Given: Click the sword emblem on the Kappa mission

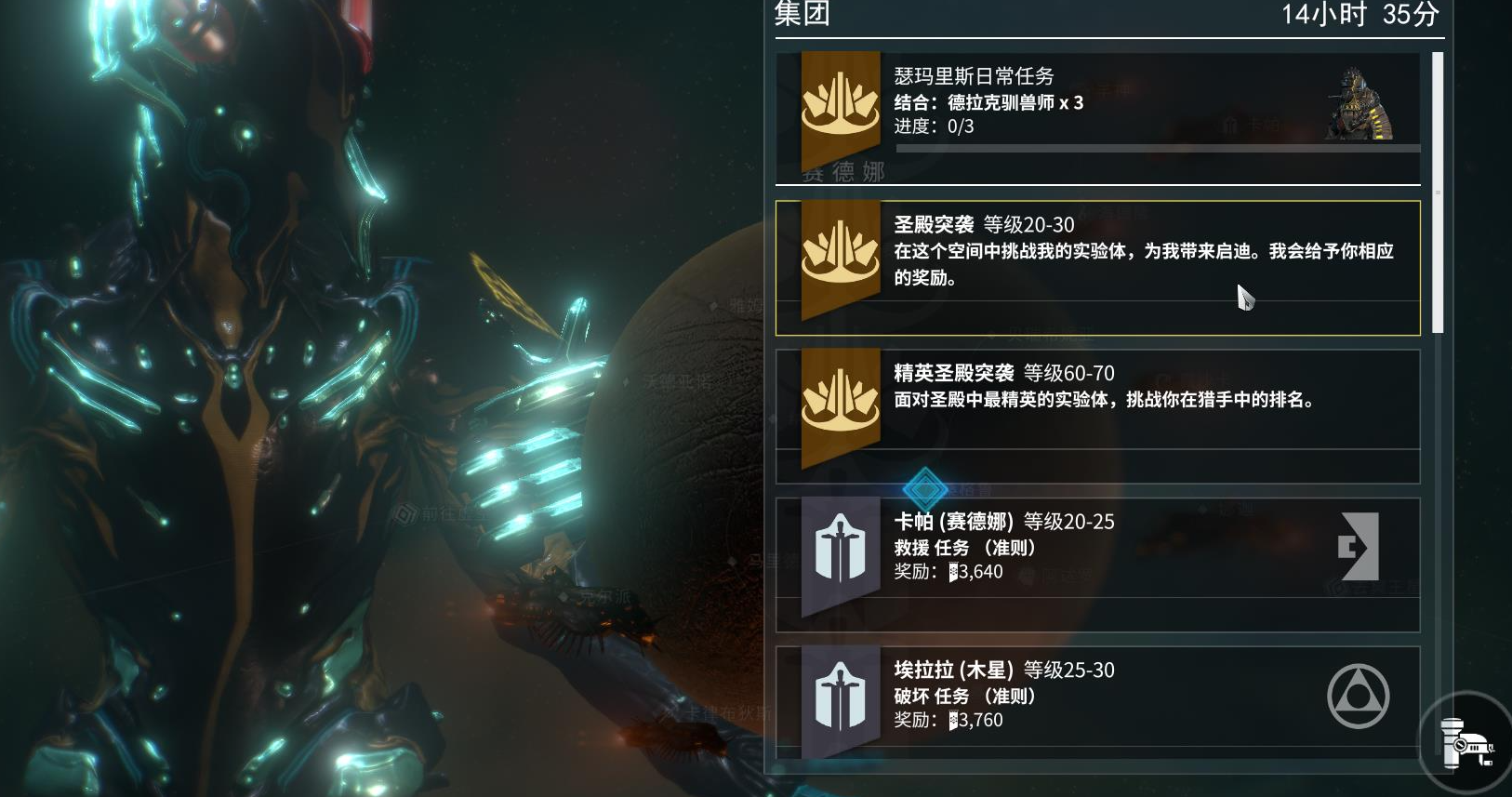Looking at the screenshot, I should click(840, 549).
